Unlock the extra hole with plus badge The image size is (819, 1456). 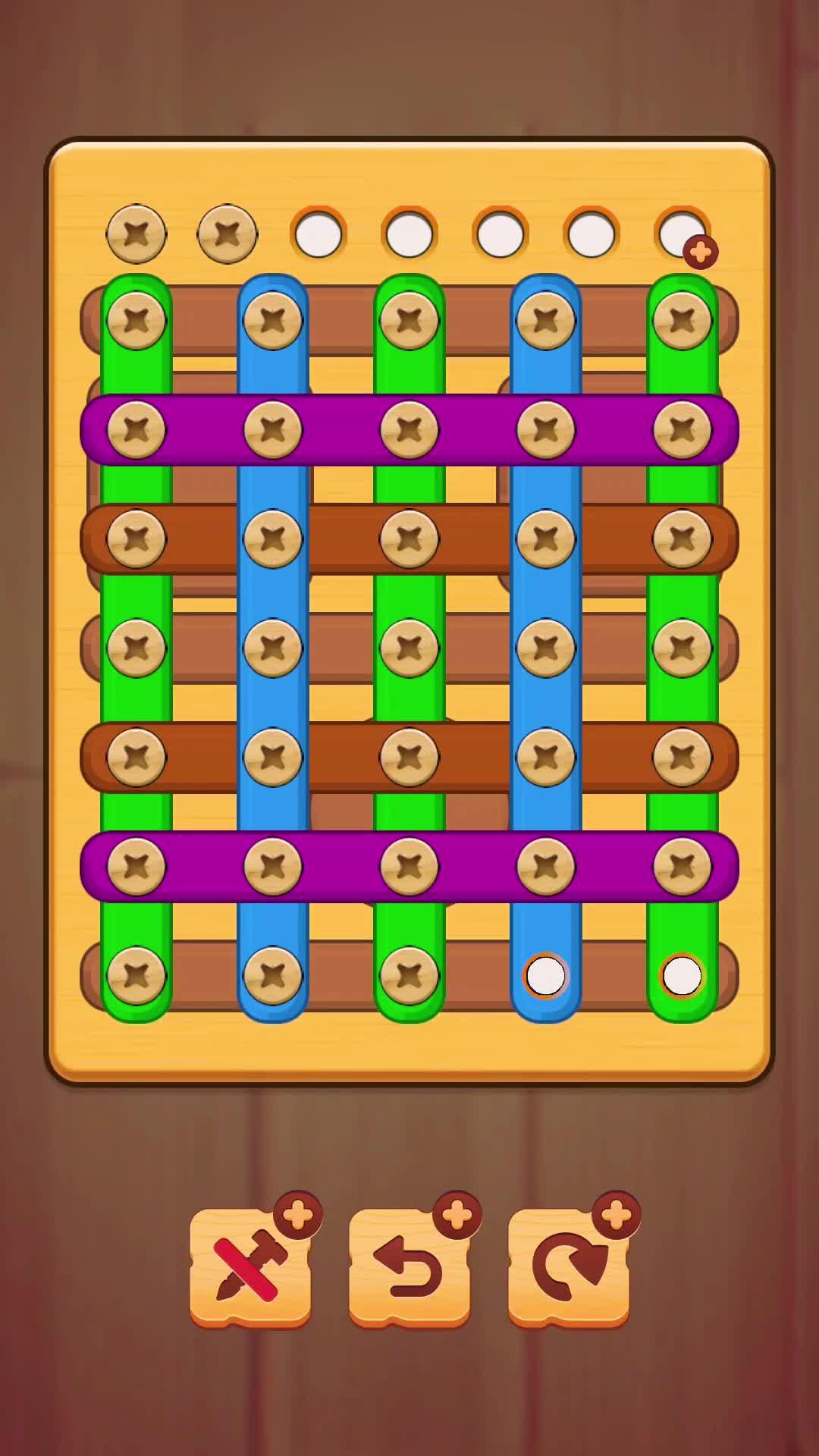tap(684, 235)
